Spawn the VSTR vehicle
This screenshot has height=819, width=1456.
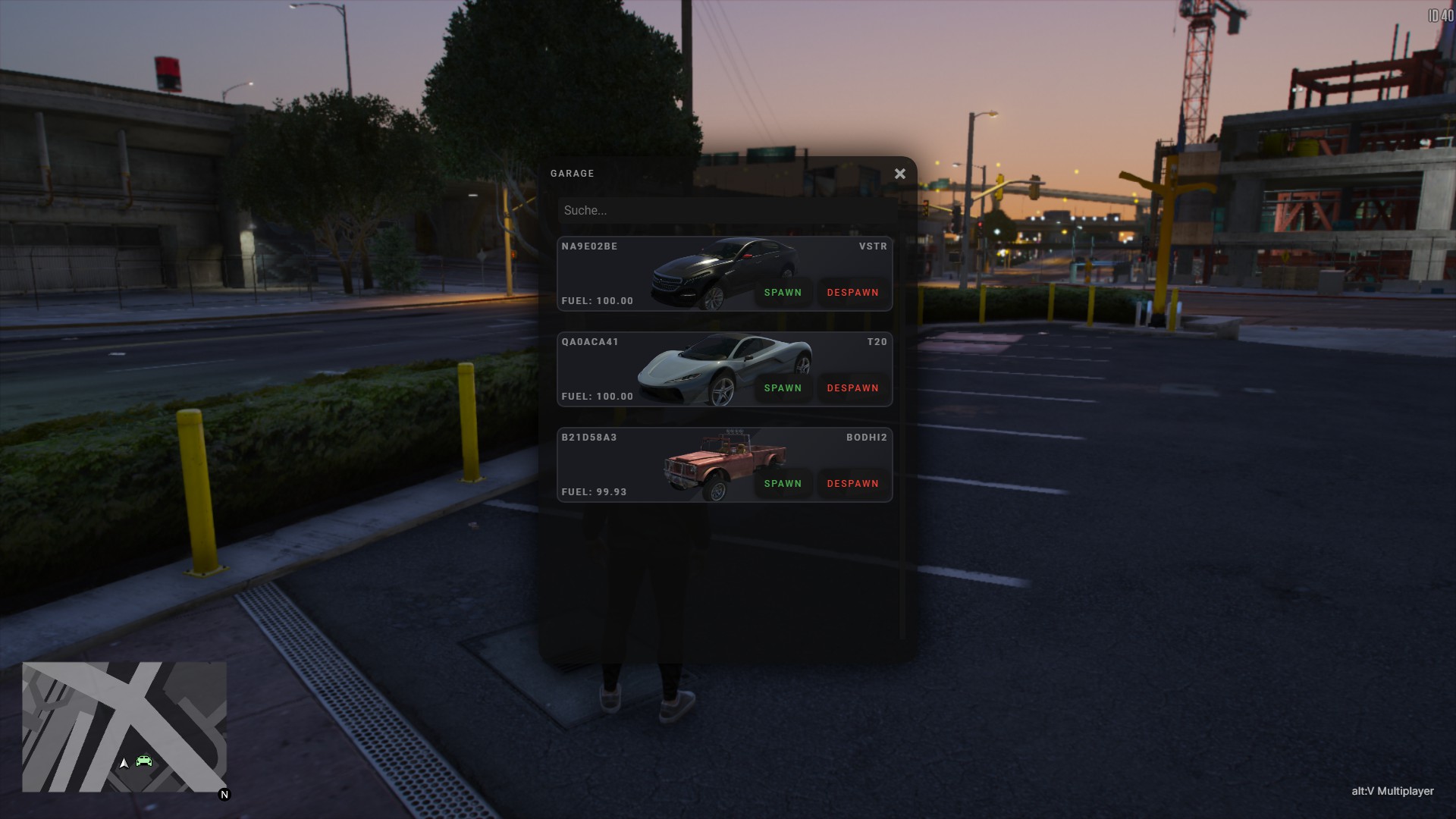coord(783,293)
